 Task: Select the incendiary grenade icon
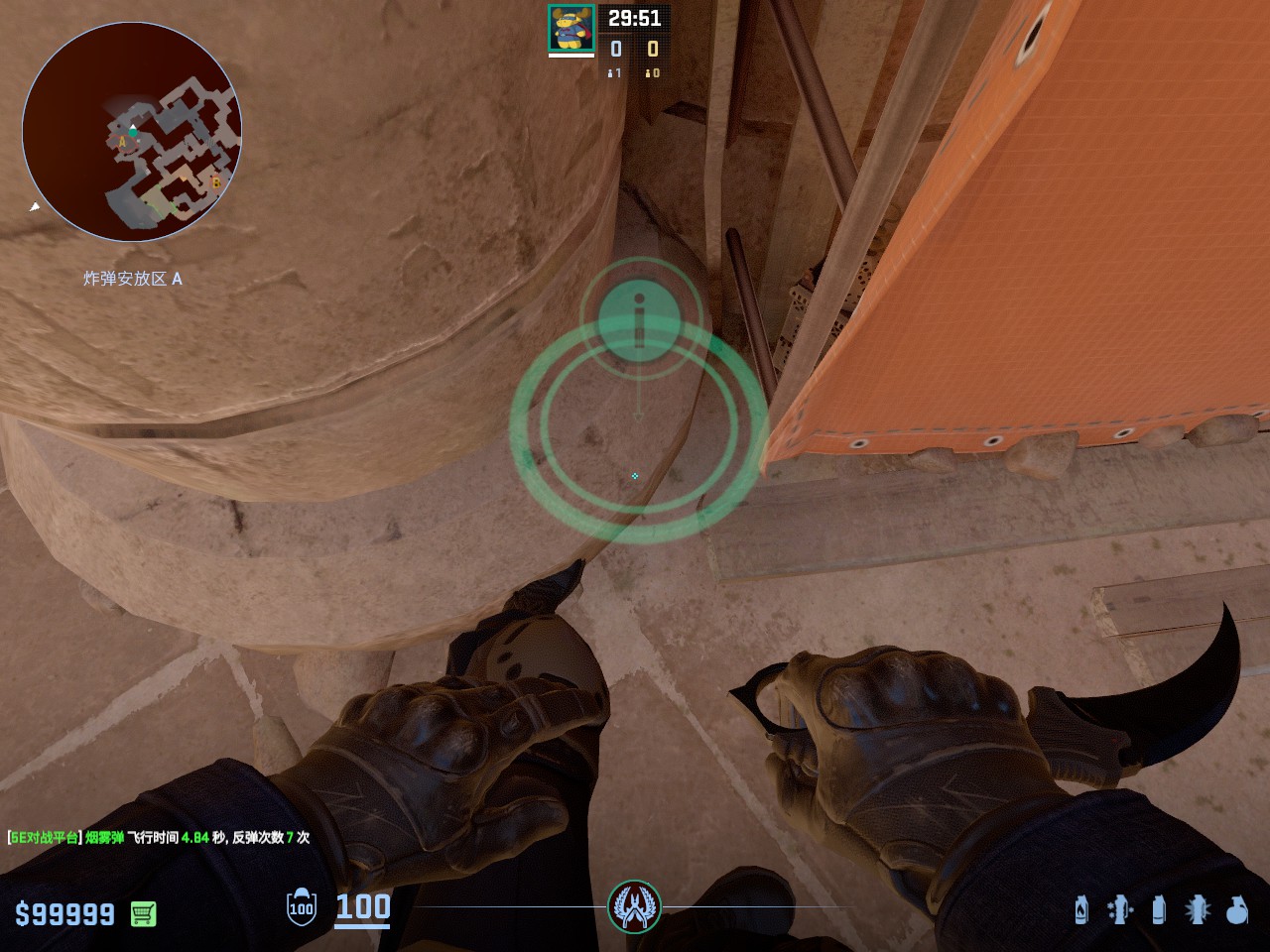[1081, 909]
